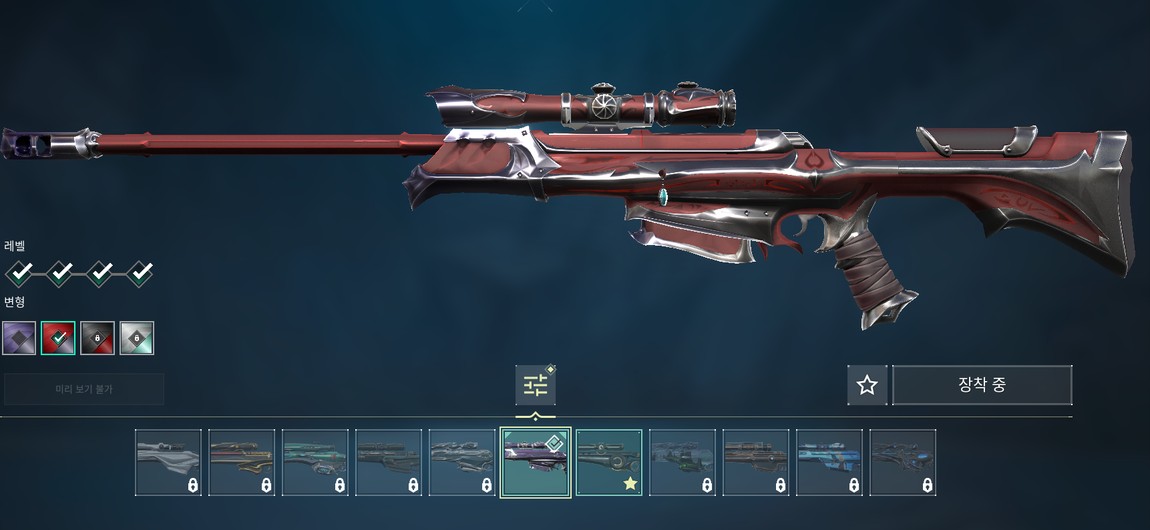Viewport: 1150px width, 530px height.
Task: Select the highlighted purple sniper skin thumbnail
Action: tap(535, 462)
